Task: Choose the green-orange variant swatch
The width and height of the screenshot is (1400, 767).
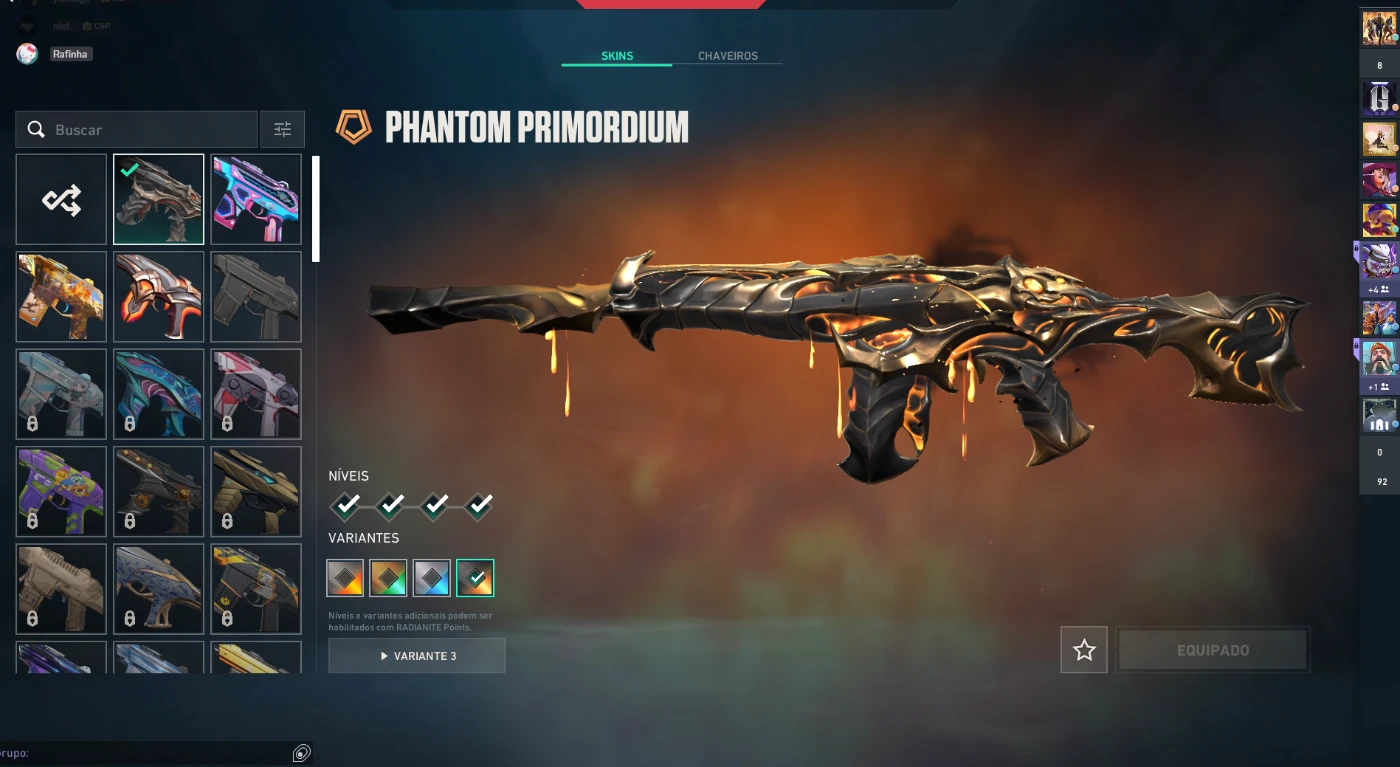Action: coord(388,578)
